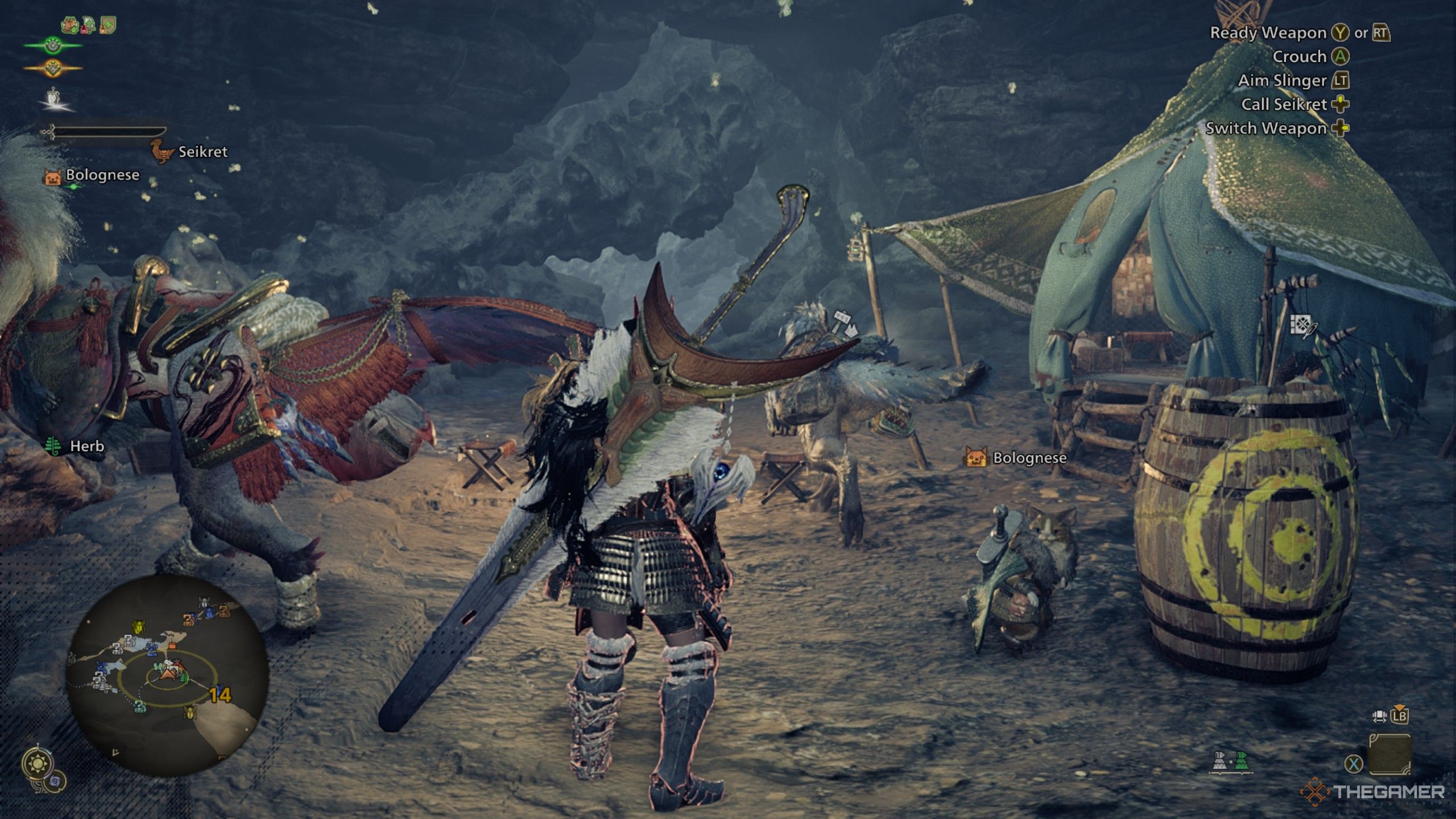Select the orange stamina gauge emblem
1456x819 pixels.
click(53, 69)
